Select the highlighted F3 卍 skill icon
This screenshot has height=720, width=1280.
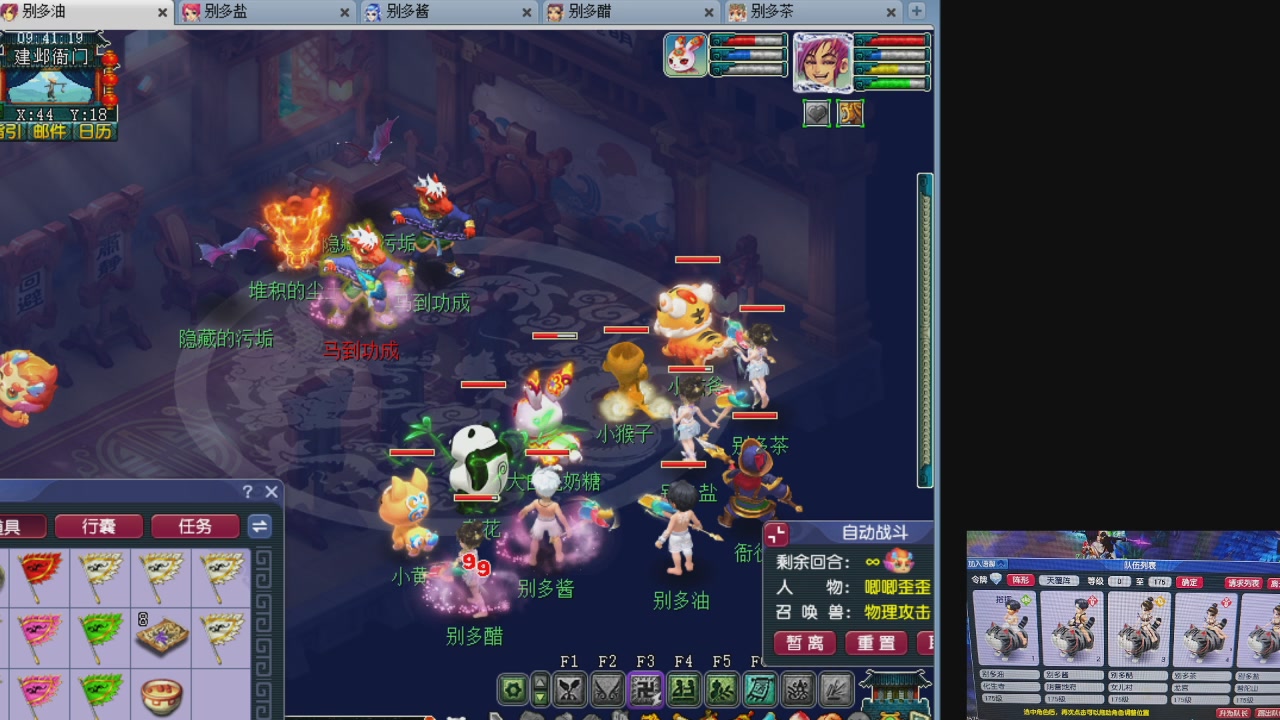644,689
